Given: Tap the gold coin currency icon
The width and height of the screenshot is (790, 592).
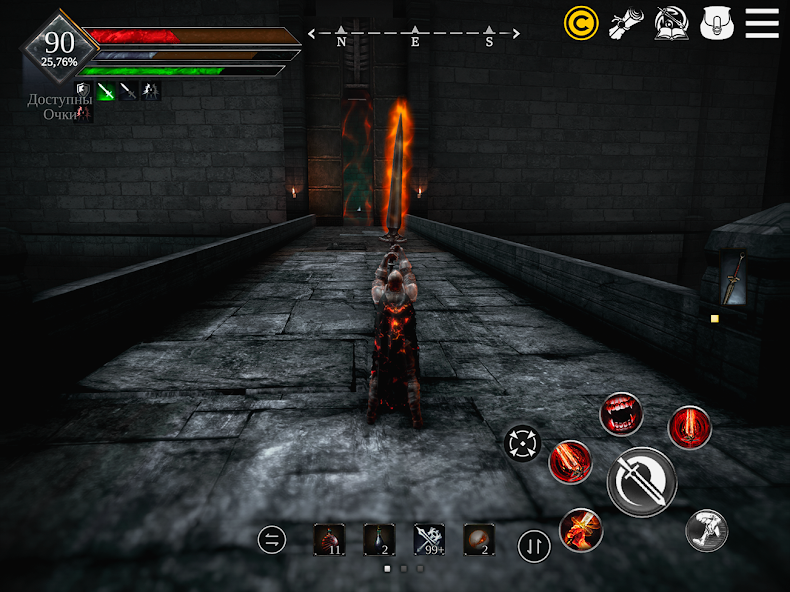Looking at the screenshot, I should [x=581, y=22].
